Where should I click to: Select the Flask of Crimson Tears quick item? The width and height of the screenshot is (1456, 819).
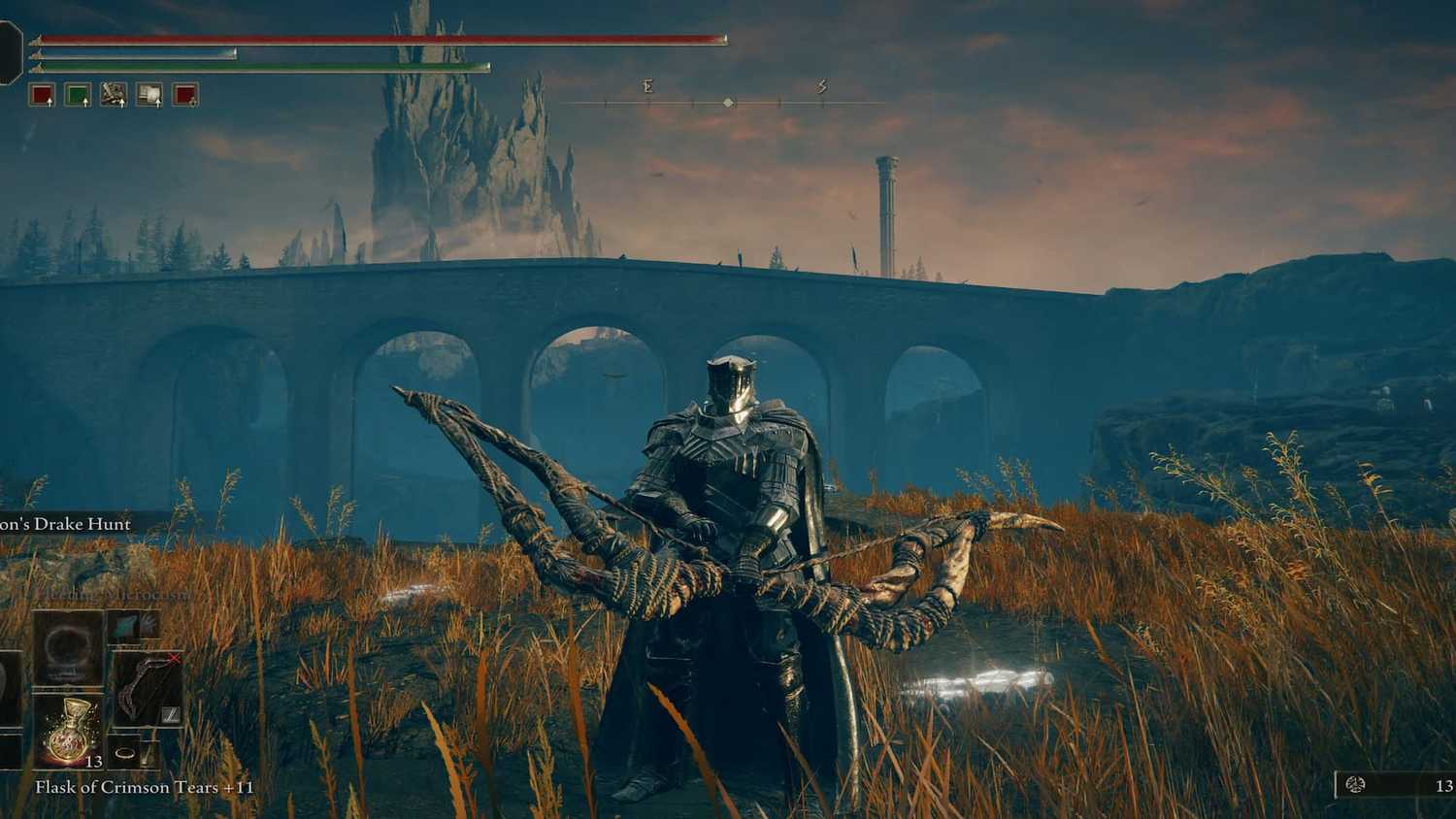click(67, 734)
